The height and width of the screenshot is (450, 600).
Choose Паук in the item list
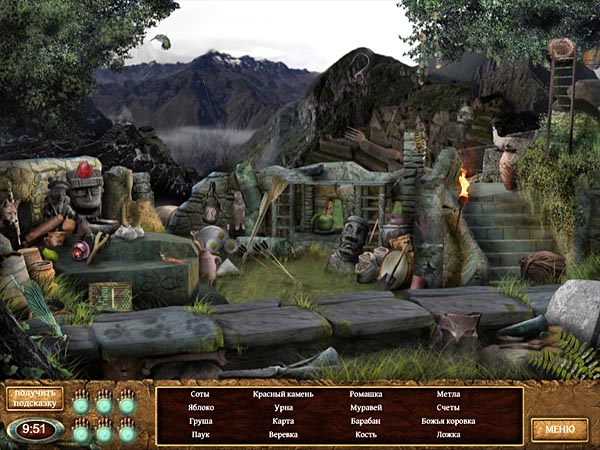tap(200, 435)
